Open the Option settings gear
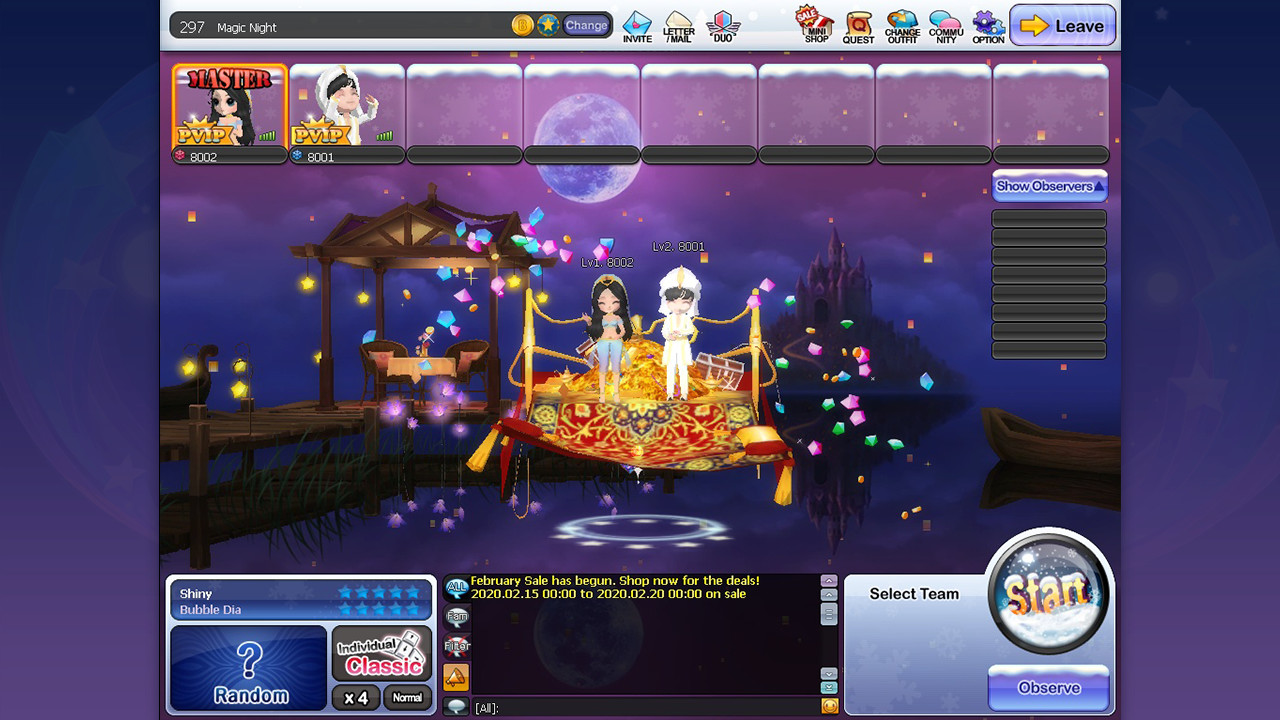This screenshot has width=1280, height=720. 987,24
